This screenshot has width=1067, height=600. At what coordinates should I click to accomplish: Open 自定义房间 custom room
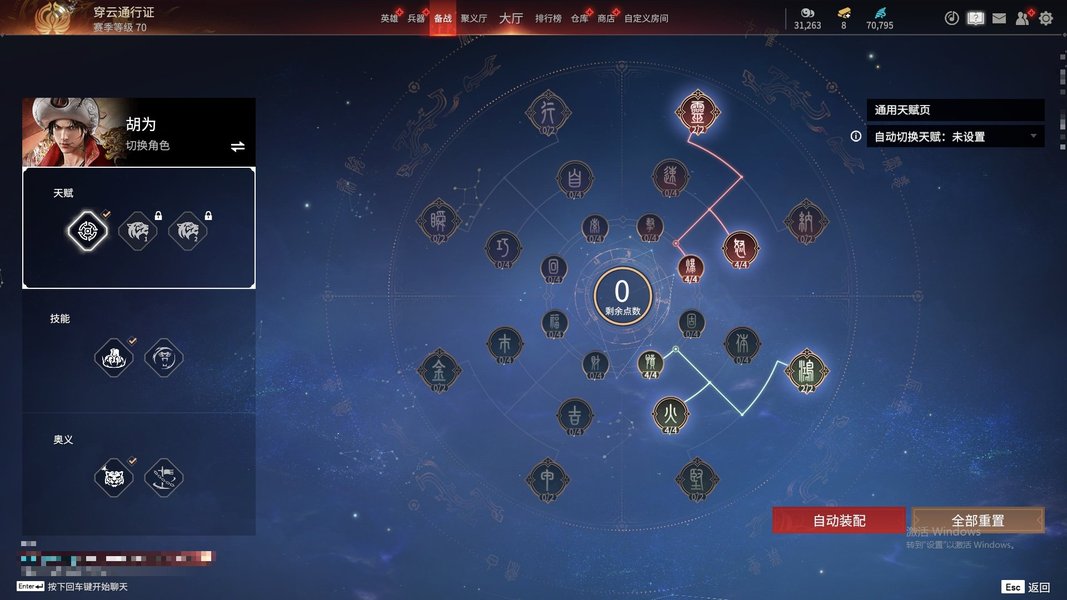tap(646, 18)
